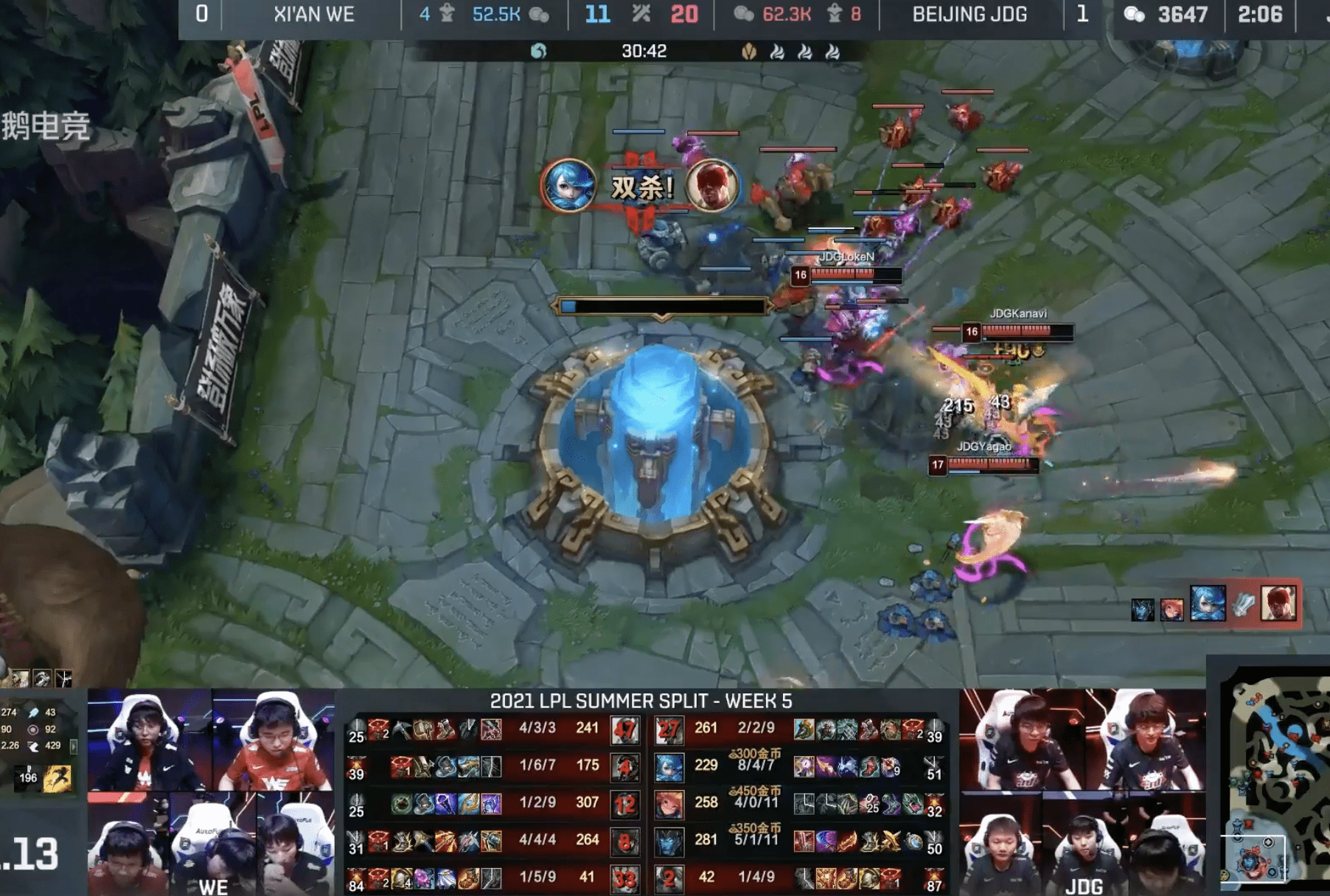This screenshot has width=1330, height=896.
Task: Select the Flash summoner spell icon
Action: tap(58, 777)
